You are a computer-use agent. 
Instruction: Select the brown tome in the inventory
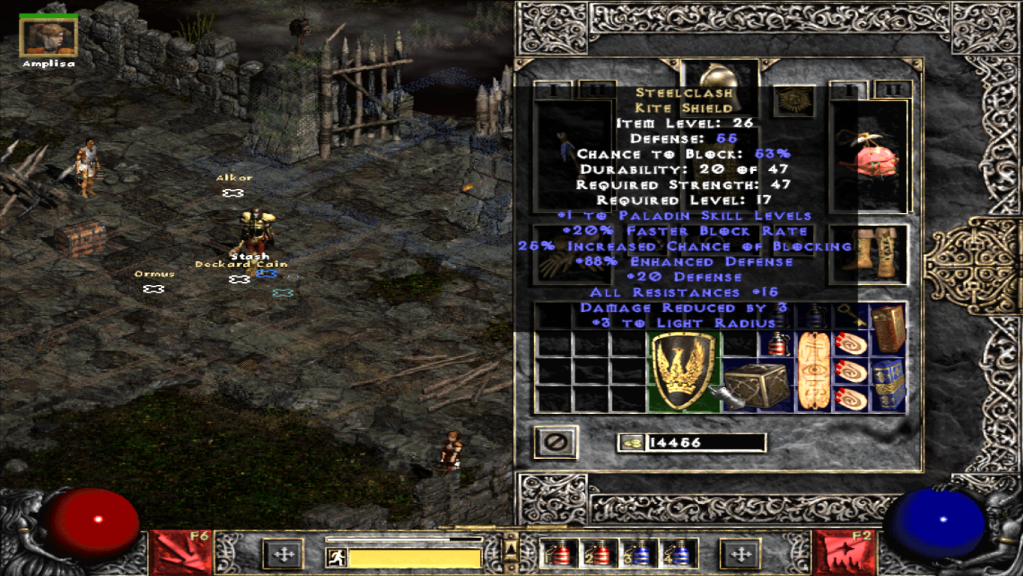pyautogui.click(x=888, y=328)
